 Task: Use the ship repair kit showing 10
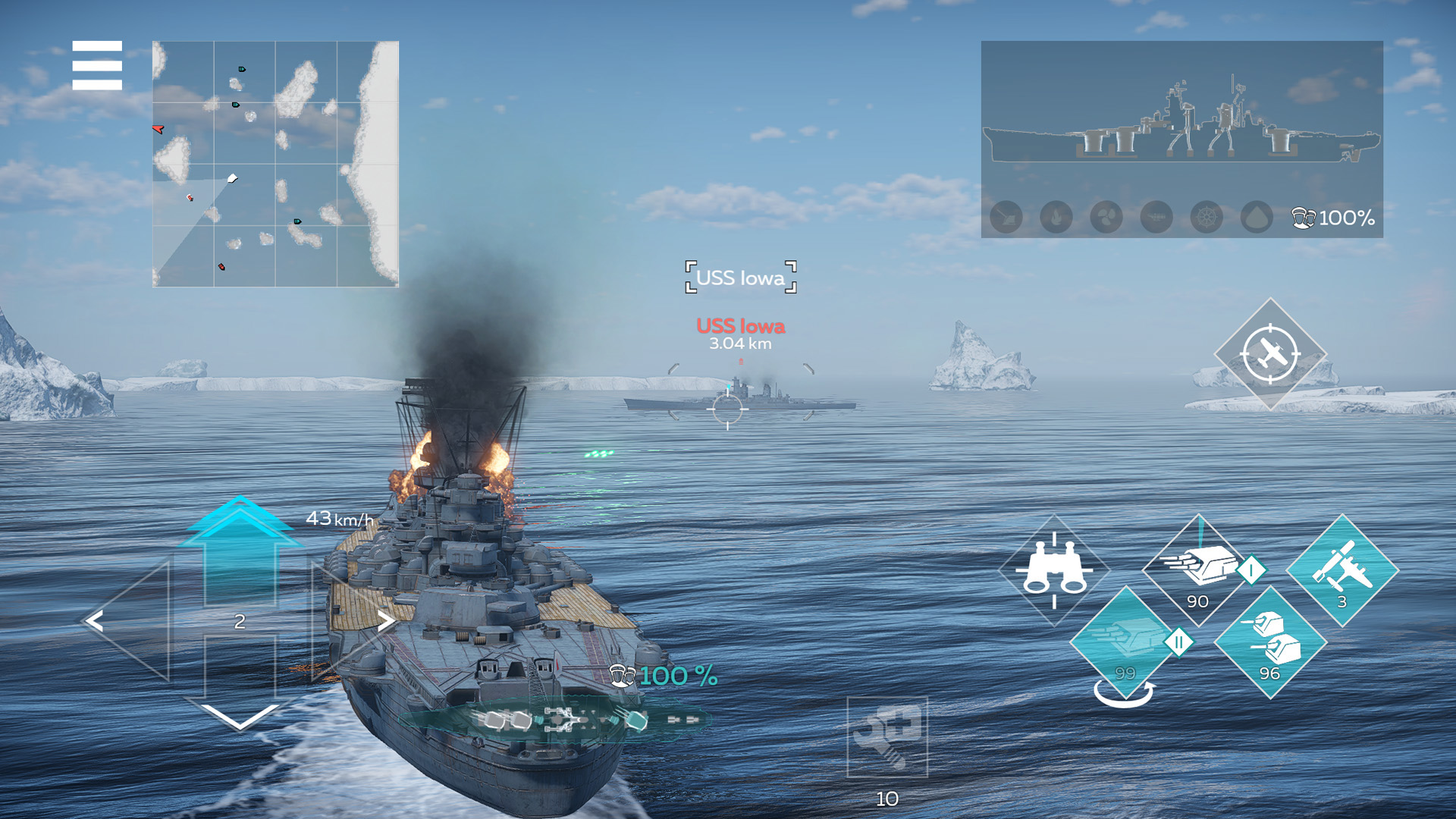[x=886, y=732]
